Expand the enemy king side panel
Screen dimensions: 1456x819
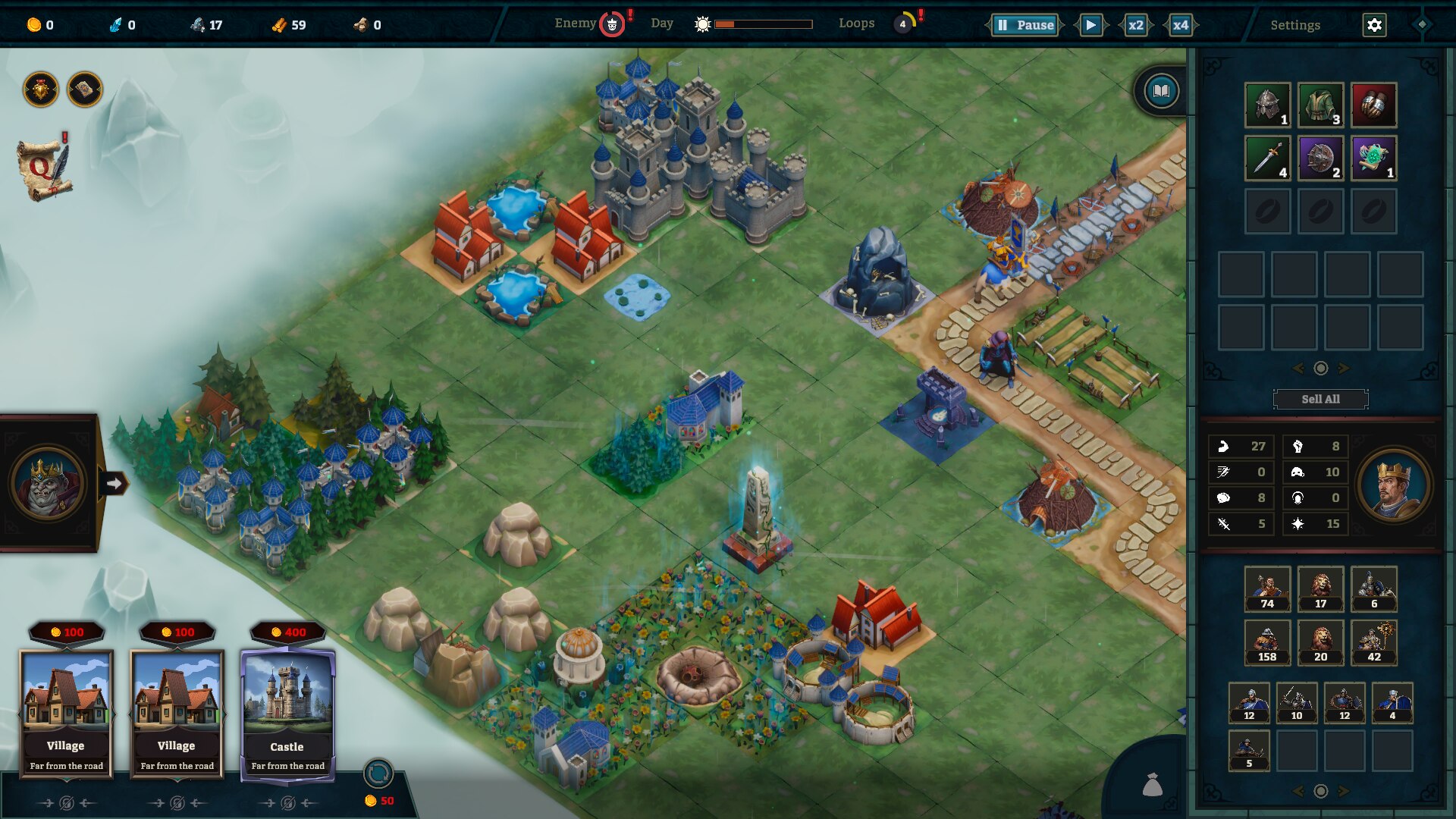point(114,483)
